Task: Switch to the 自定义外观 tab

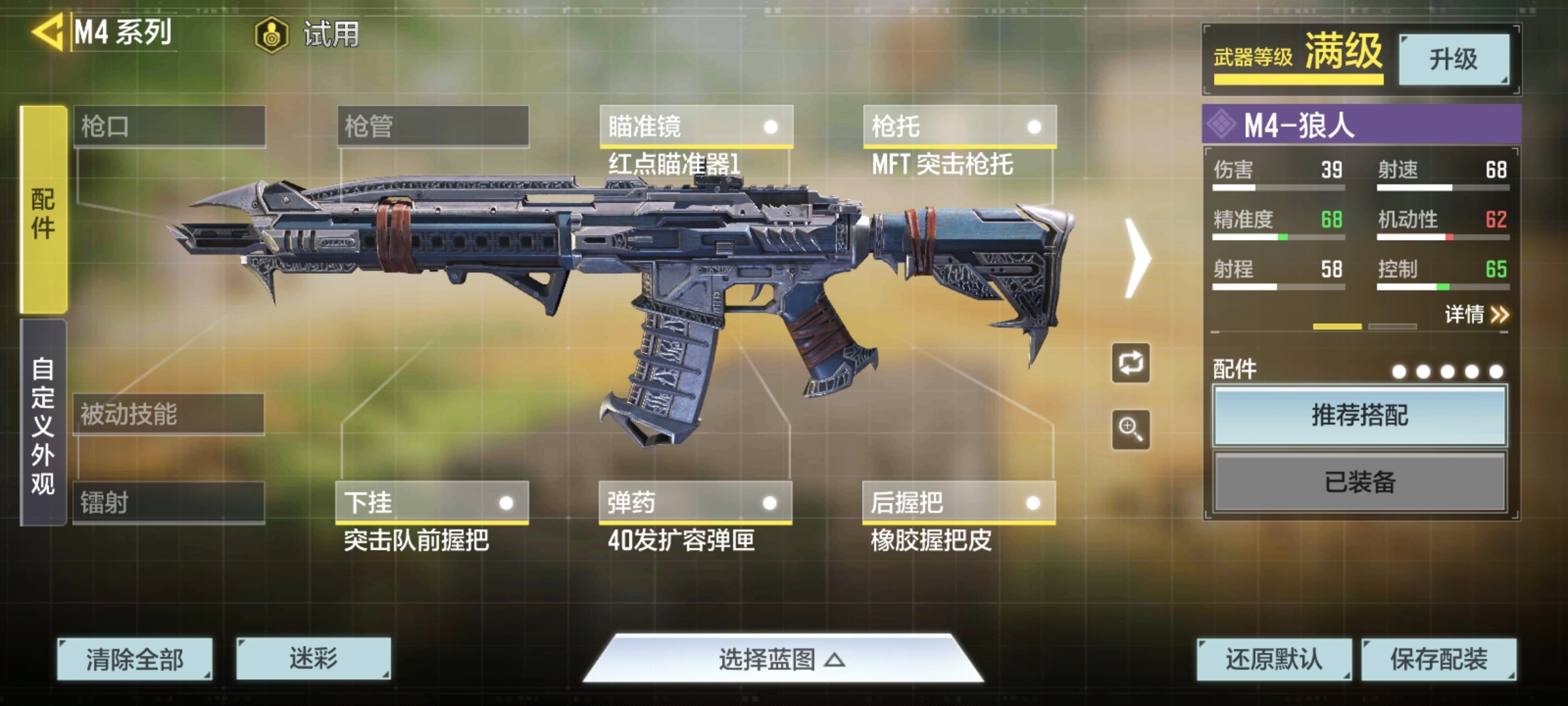Action: (x=43, y=424)
